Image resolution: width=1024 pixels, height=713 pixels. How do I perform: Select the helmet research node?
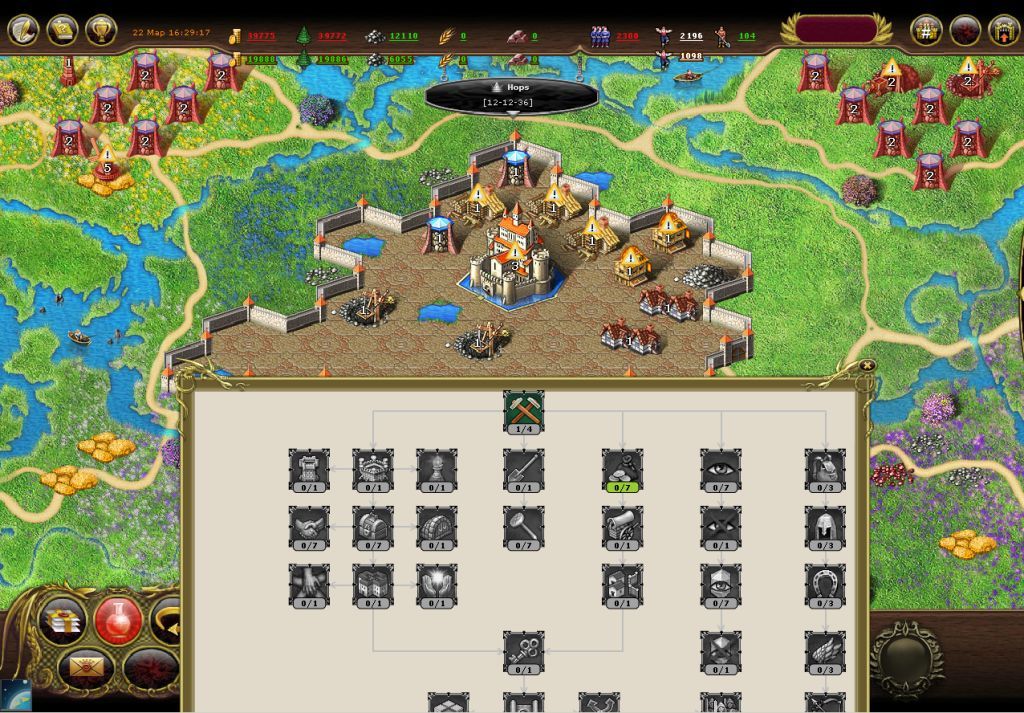(825, 527)
